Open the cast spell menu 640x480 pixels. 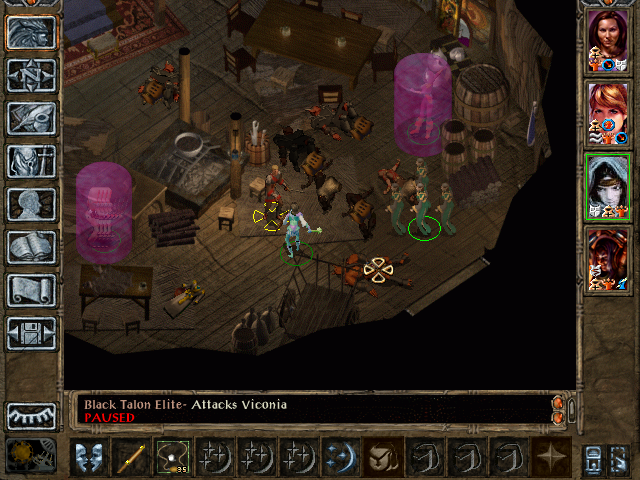pyautogui.click(x=340, y=457)
